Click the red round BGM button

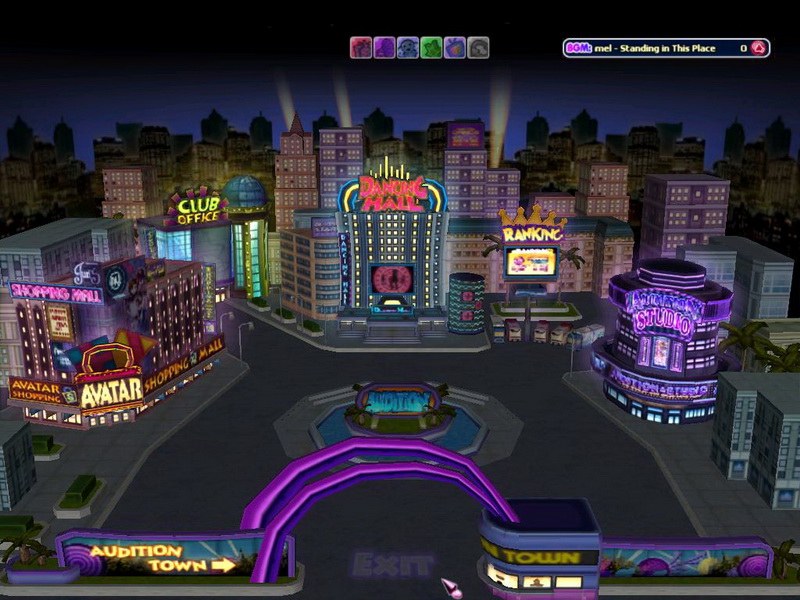[758, 48]
